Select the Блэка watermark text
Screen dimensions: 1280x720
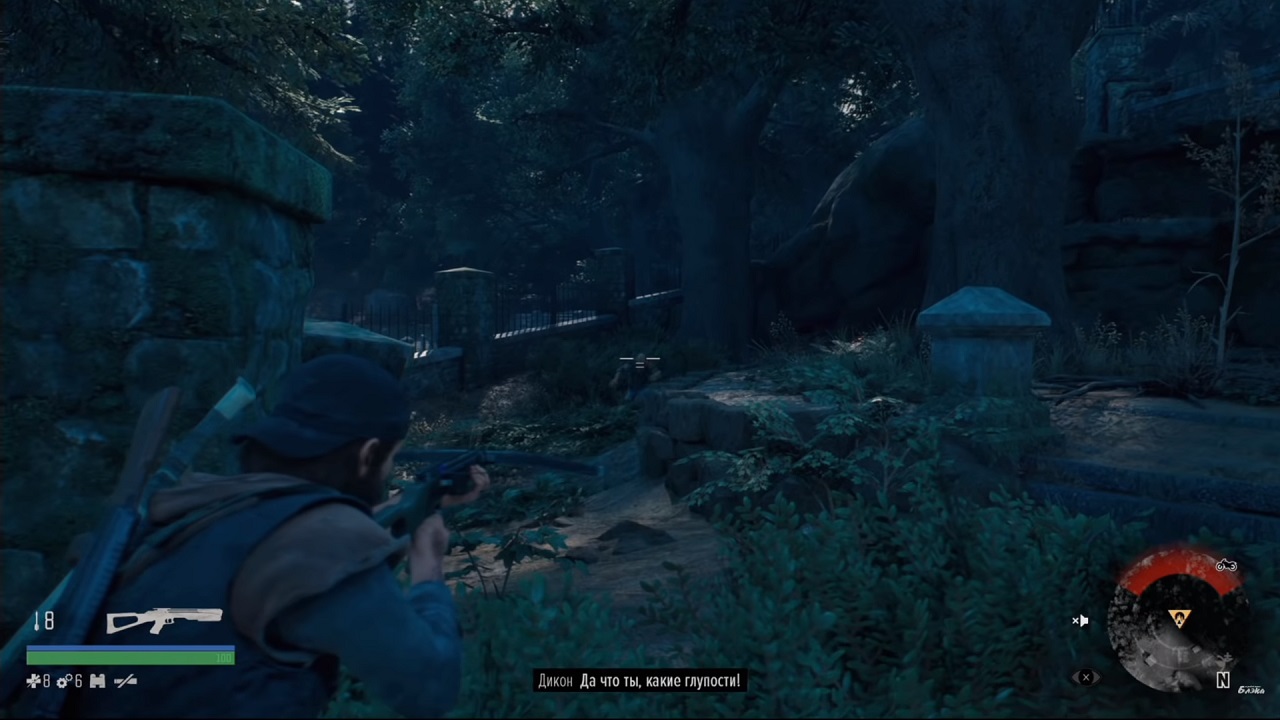1252,690
